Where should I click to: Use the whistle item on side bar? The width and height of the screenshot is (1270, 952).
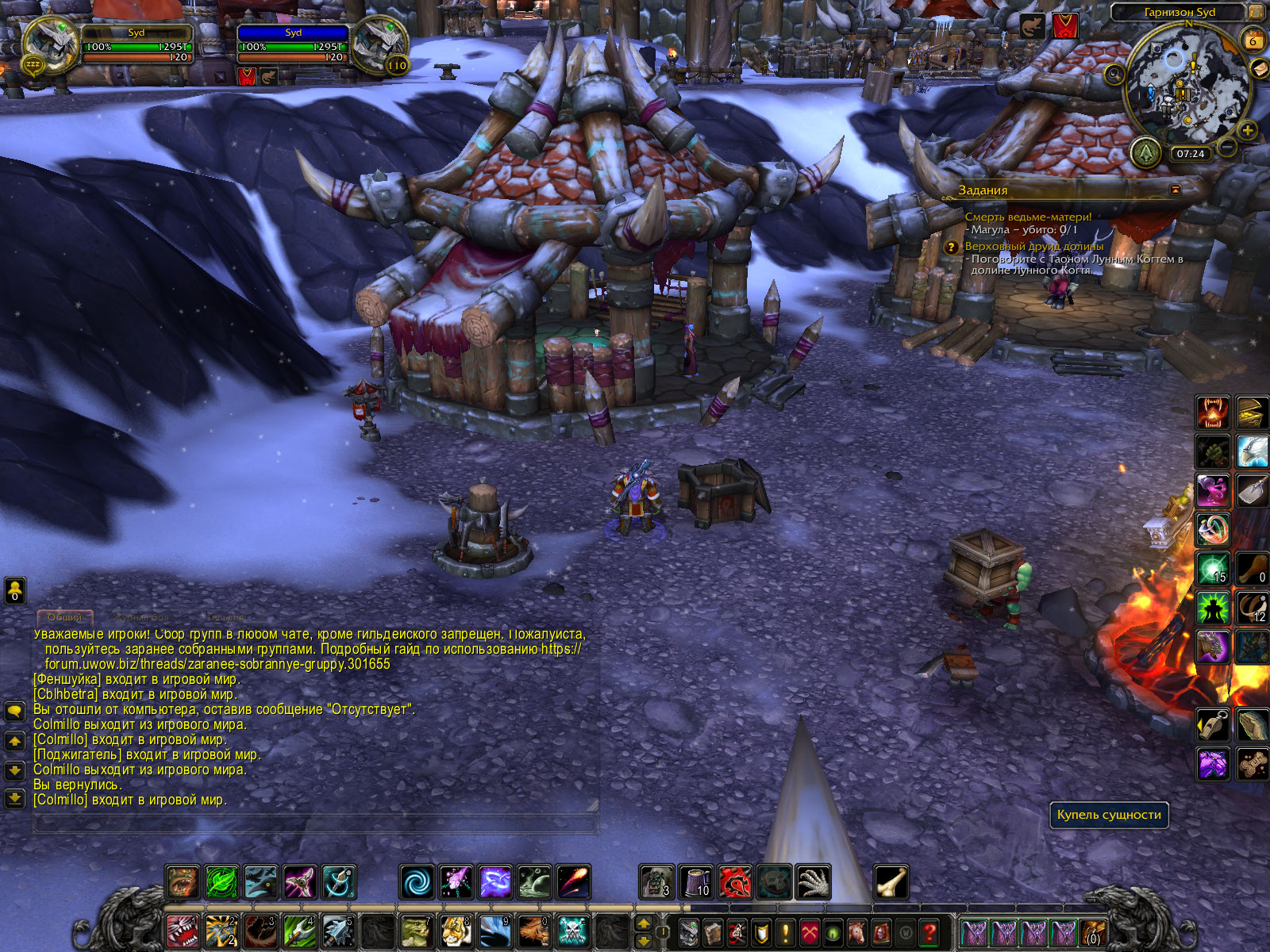(x=1213, y=724)
